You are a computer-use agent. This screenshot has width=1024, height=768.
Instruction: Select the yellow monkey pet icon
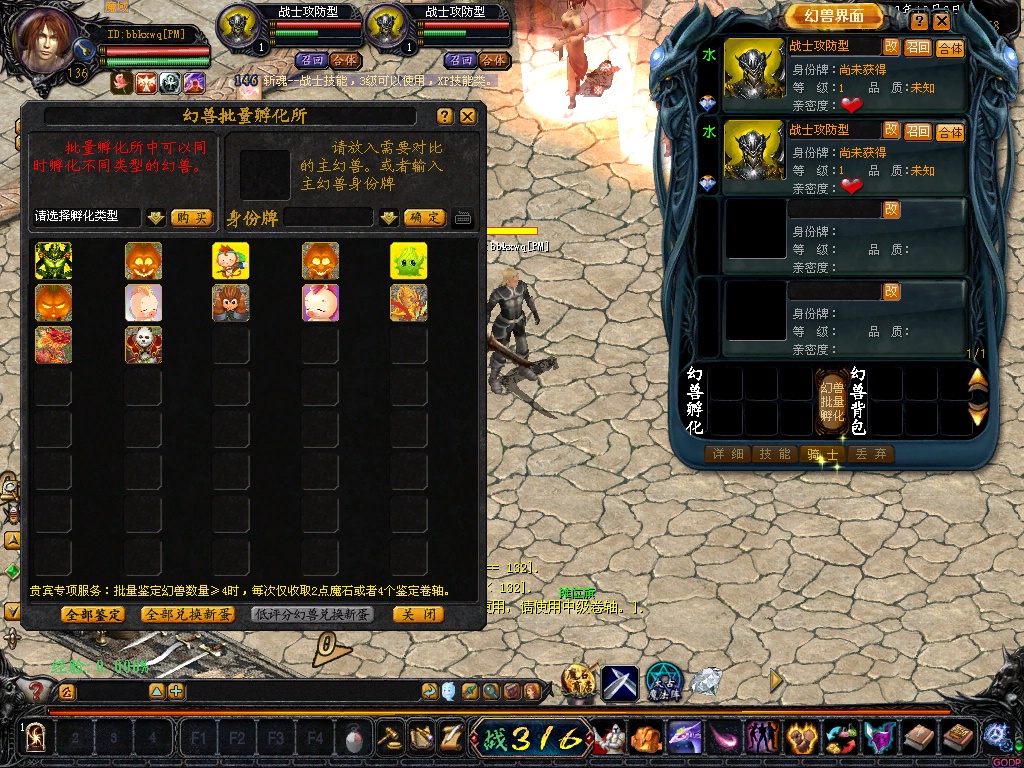point(231,261)
